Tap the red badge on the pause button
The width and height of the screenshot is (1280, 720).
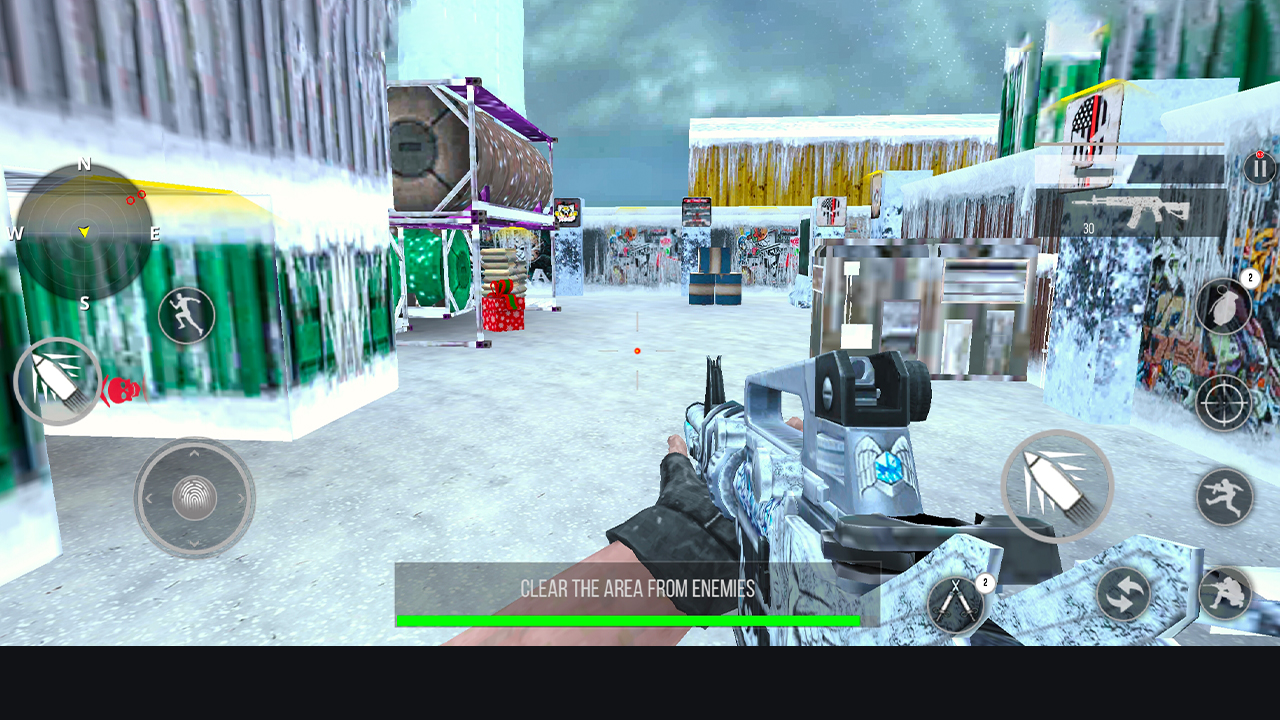click(x=1258, y=152)
